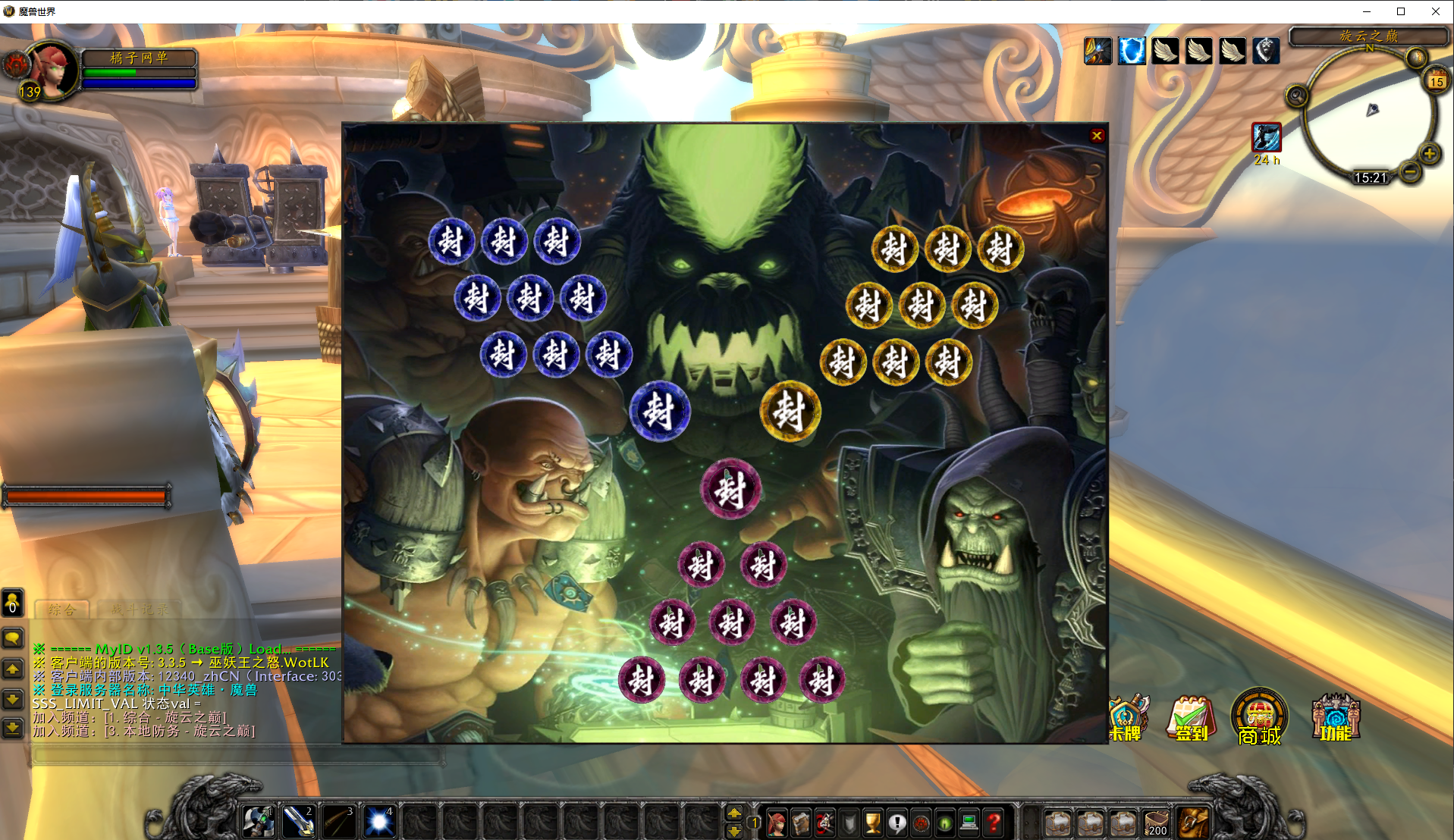The image size is (1454, 840).
Task: Maximize the 魔兽世界 game window
Action: tap(1401, 11)
